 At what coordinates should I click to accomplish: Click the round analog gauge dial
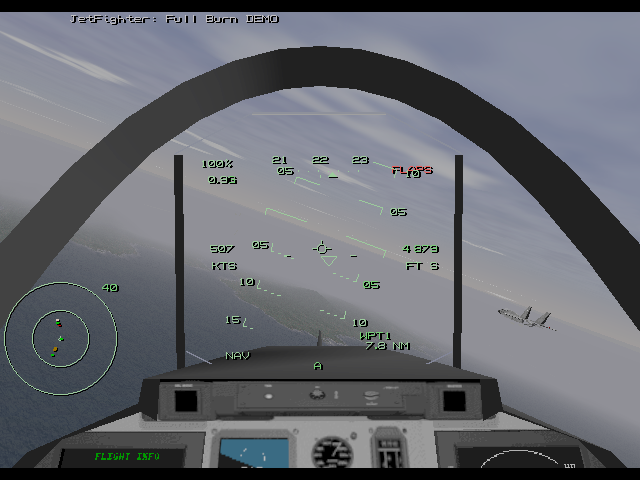click(x=332, y=454)
